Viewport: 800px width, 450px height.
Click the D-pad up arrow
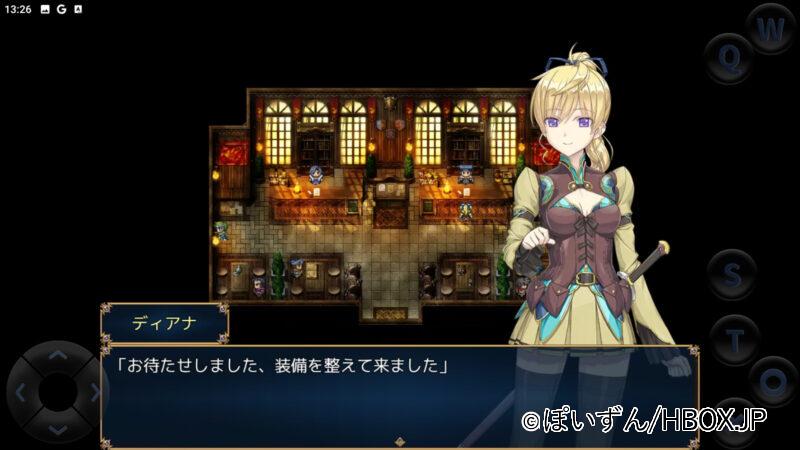(58, 354)
